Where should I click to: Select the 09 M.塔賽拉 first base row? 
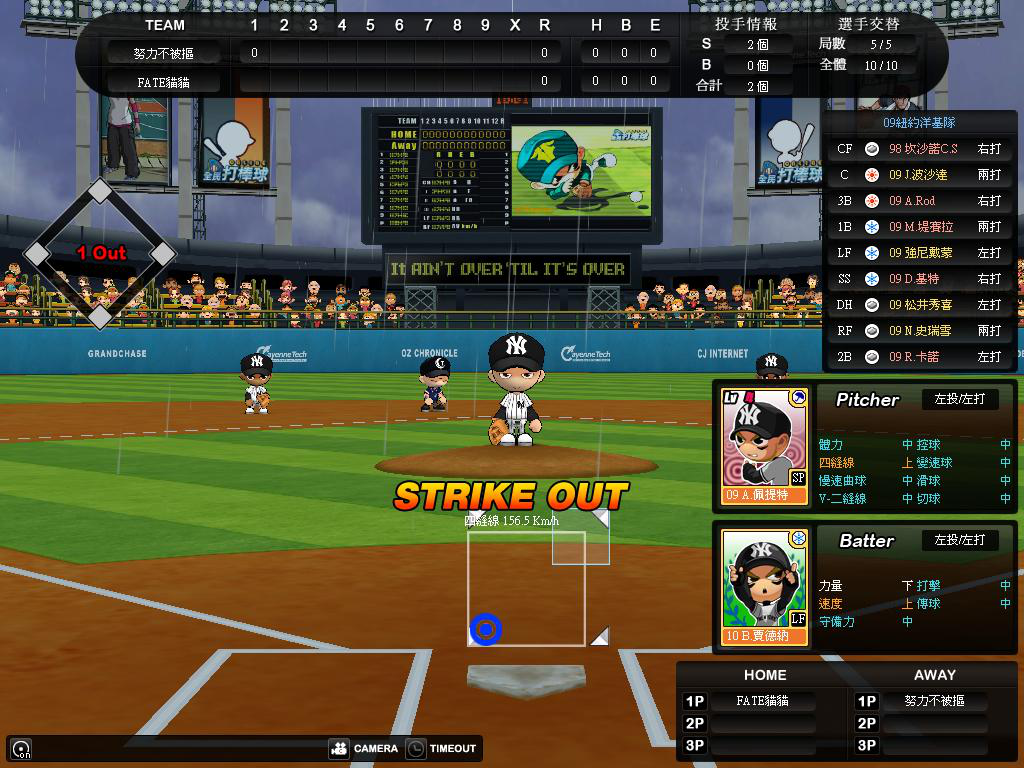click(x=919, y=227)
